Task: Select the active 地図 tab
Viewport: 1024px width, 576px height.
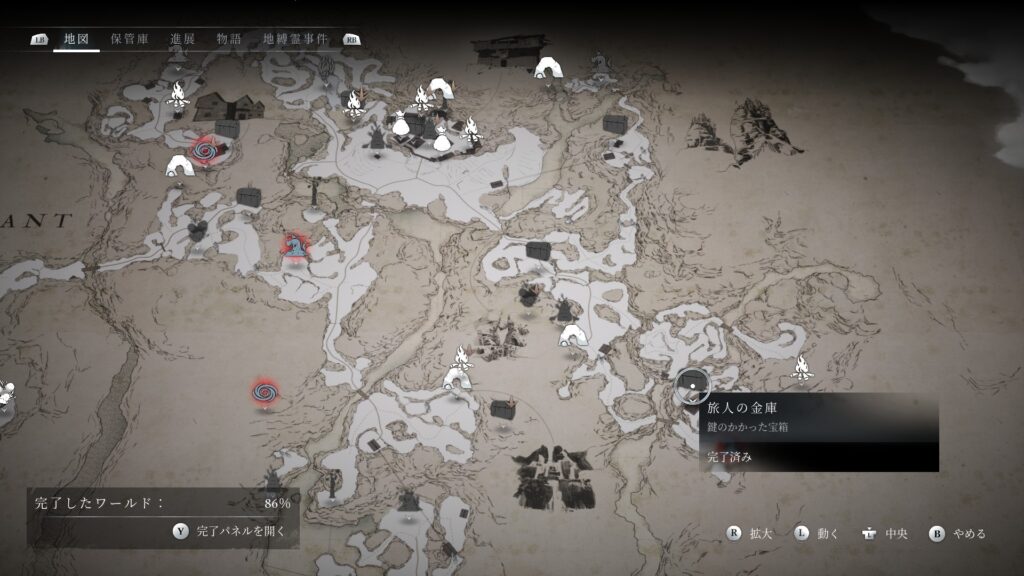Action: 76,39
